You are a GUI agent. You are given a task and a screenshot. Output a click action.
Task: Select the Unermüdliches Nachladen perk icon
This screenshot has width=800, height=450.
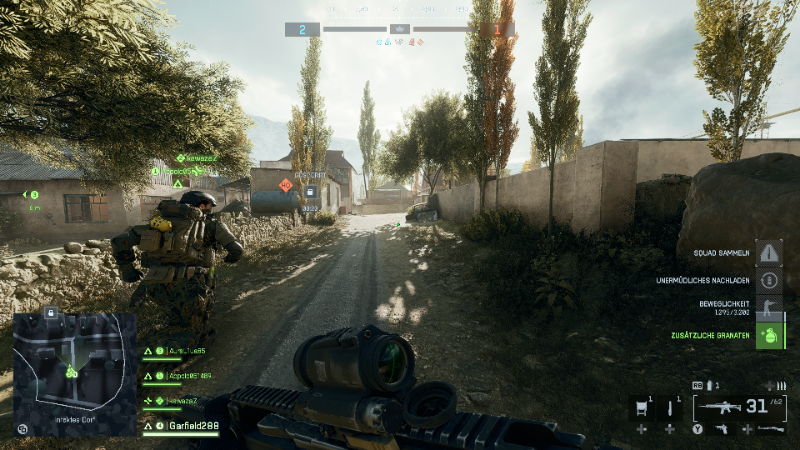coord(768,280)
